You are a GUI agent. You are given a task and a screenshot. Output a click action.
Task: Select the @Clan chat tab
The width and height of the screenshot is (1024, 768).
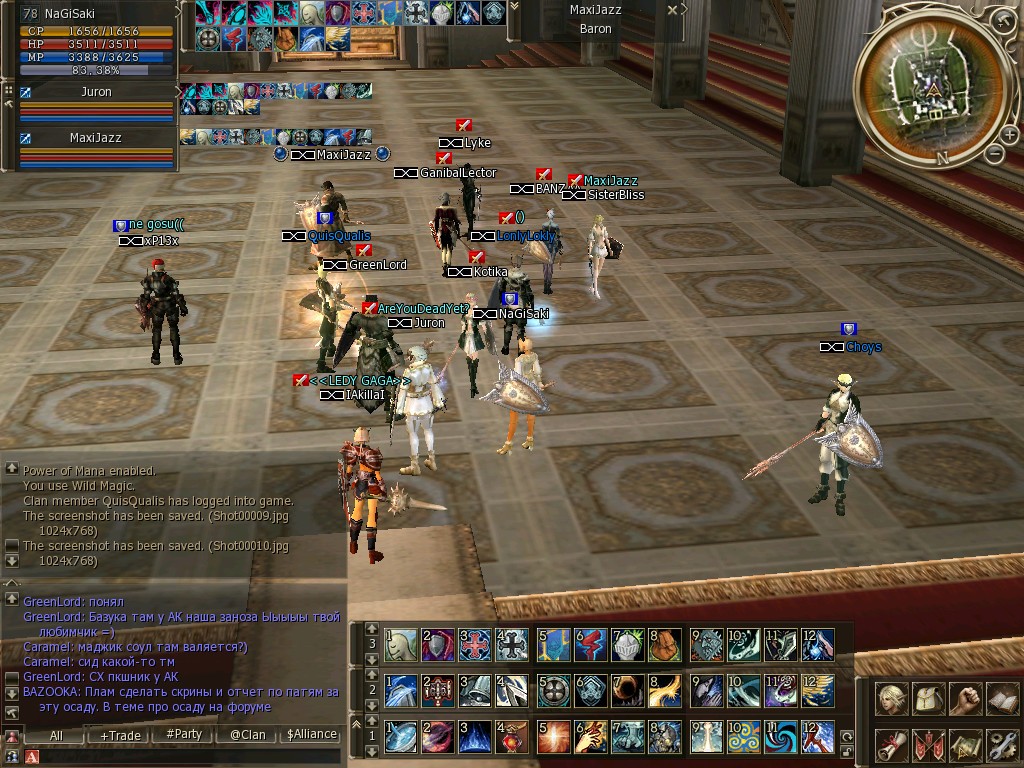(247, 734)
